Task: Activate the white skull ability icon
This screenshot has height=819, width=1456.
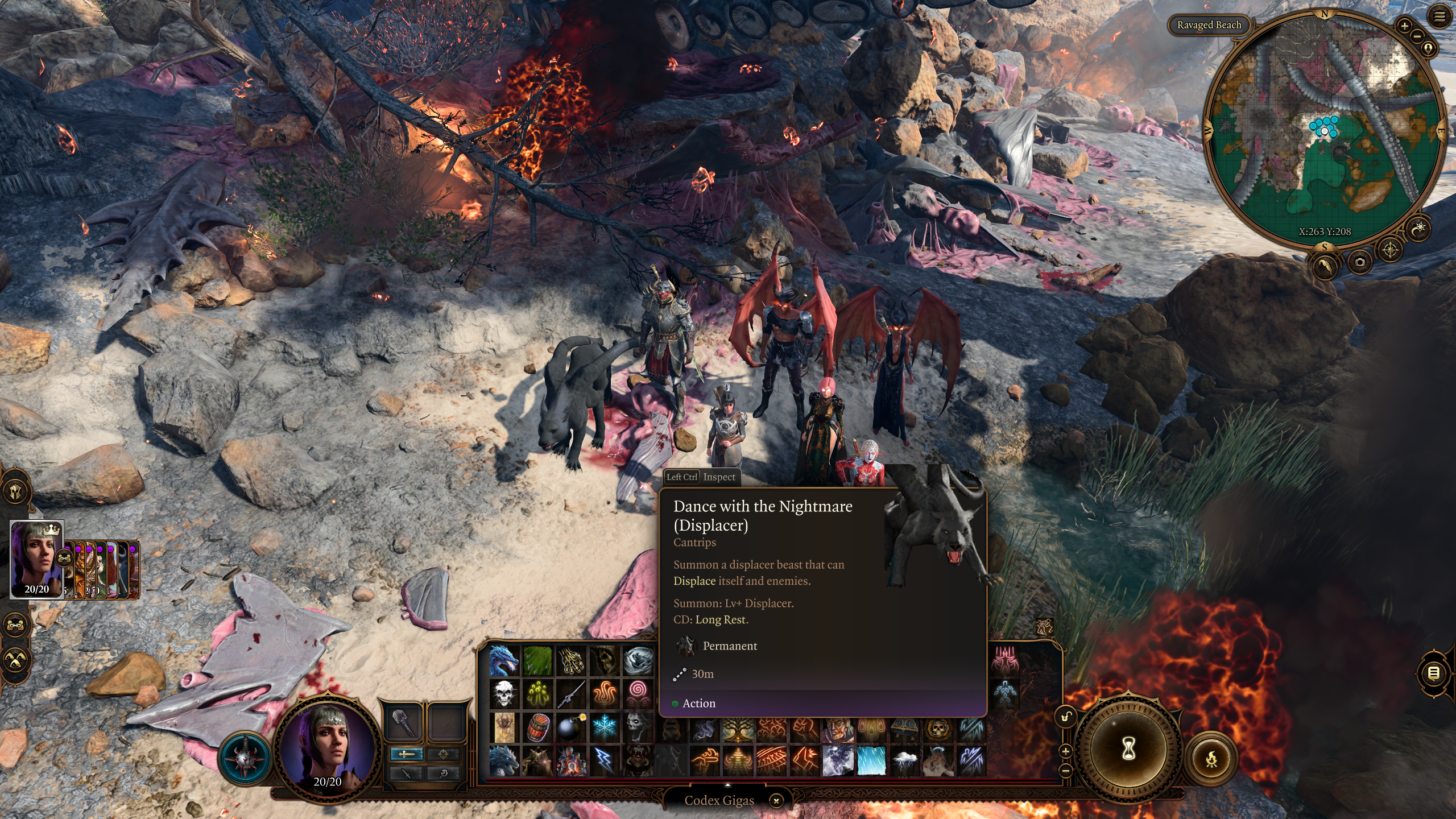Action: tap(504, 693)
